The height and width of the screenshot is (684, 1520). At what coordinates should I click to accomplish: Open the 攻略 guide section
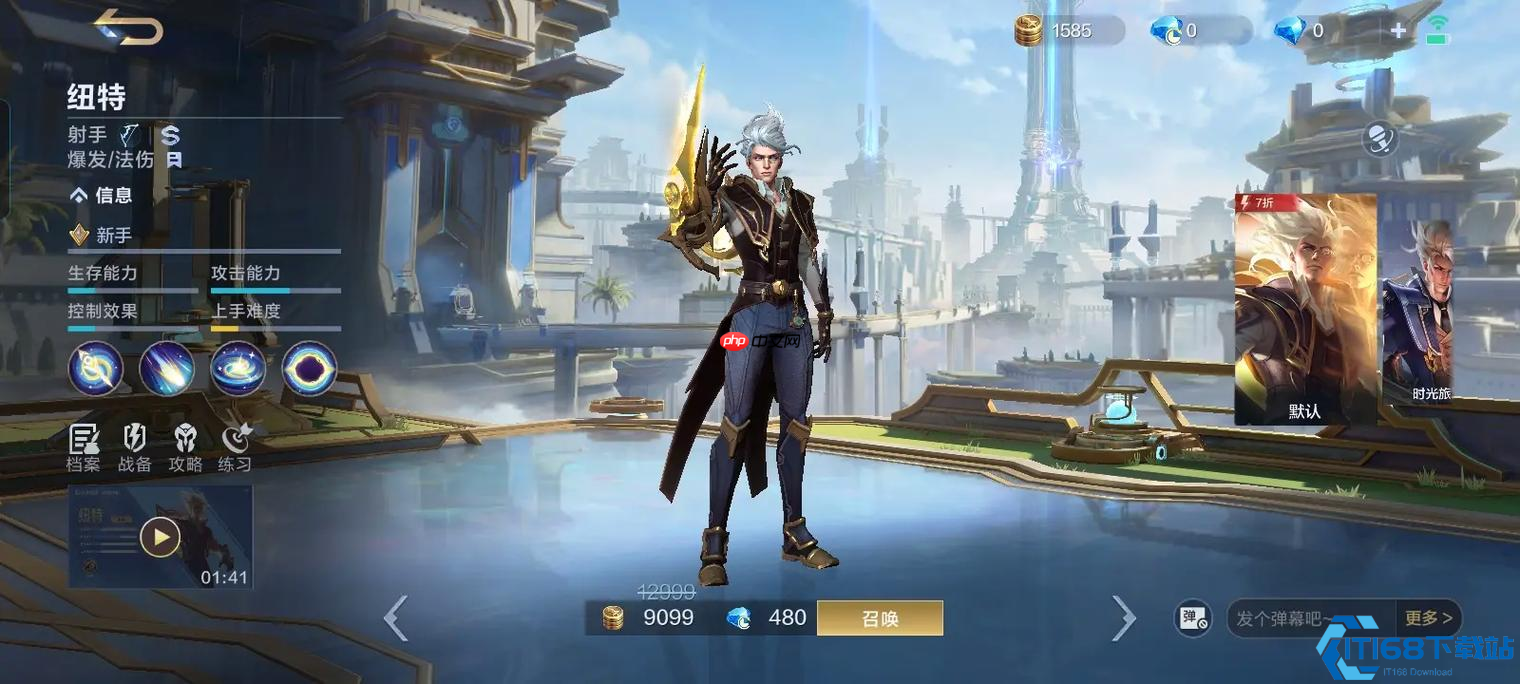click(x=185, y=447)
